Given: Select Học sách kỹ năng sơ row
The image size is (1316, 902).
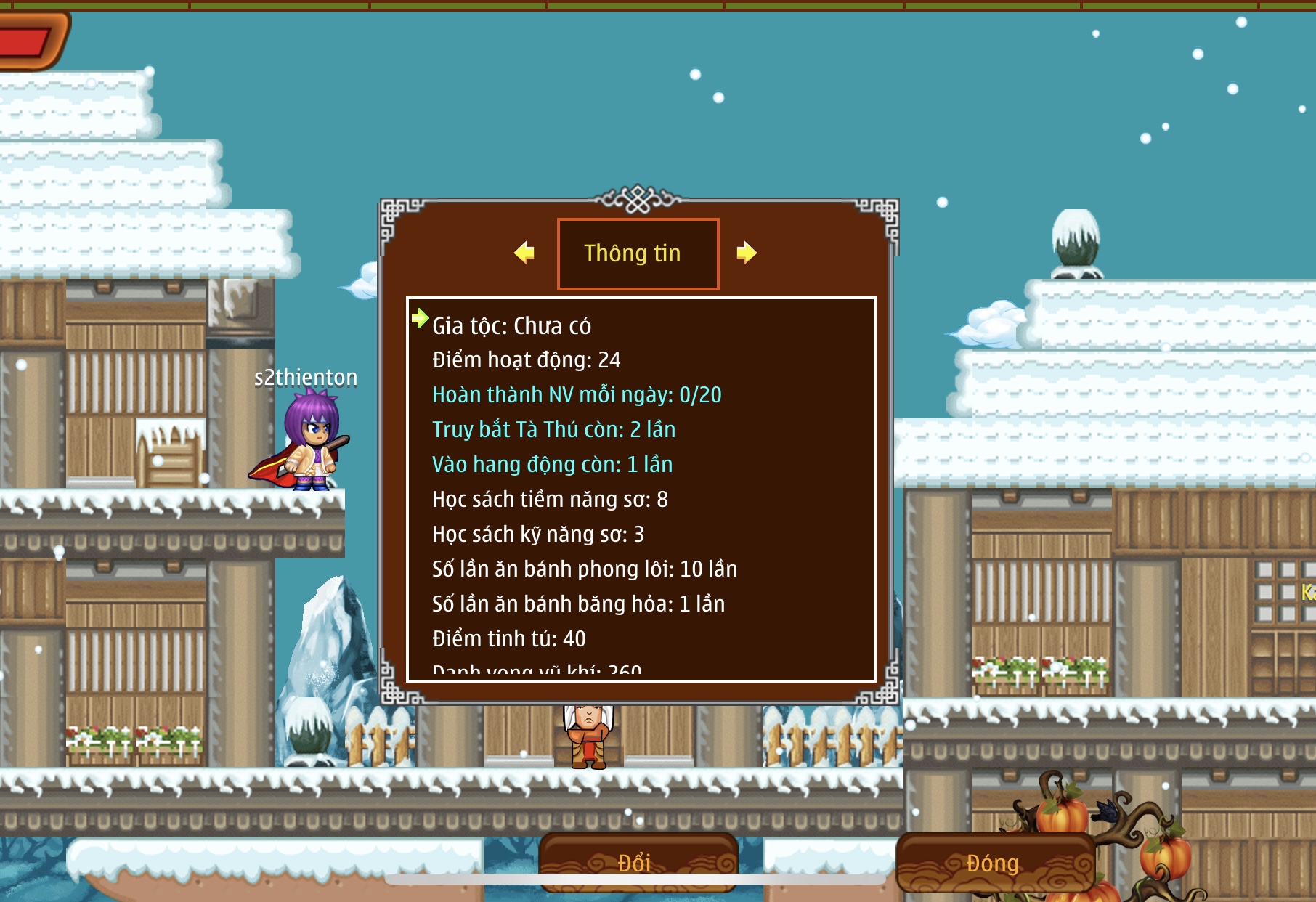Looking at the screenshot, I should (538, 535).
